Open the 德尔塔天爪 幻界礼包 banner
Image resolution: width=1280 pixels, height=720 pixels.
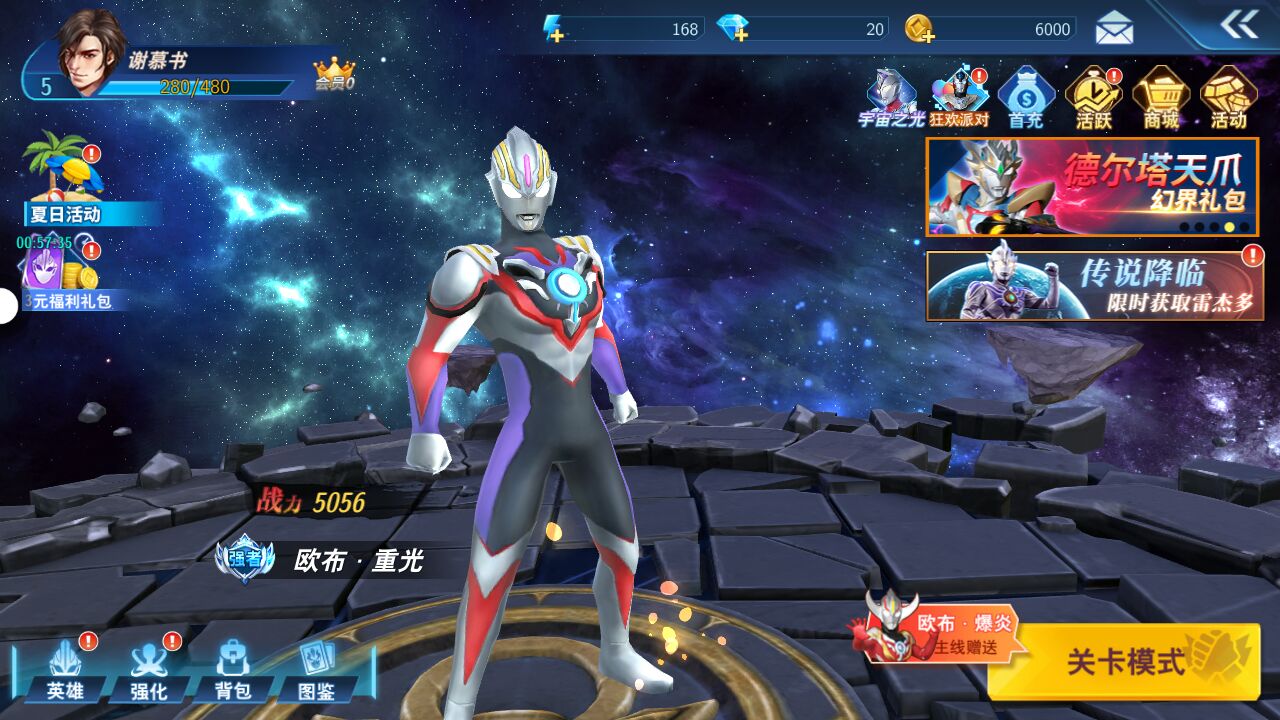tap(1091, 187)
